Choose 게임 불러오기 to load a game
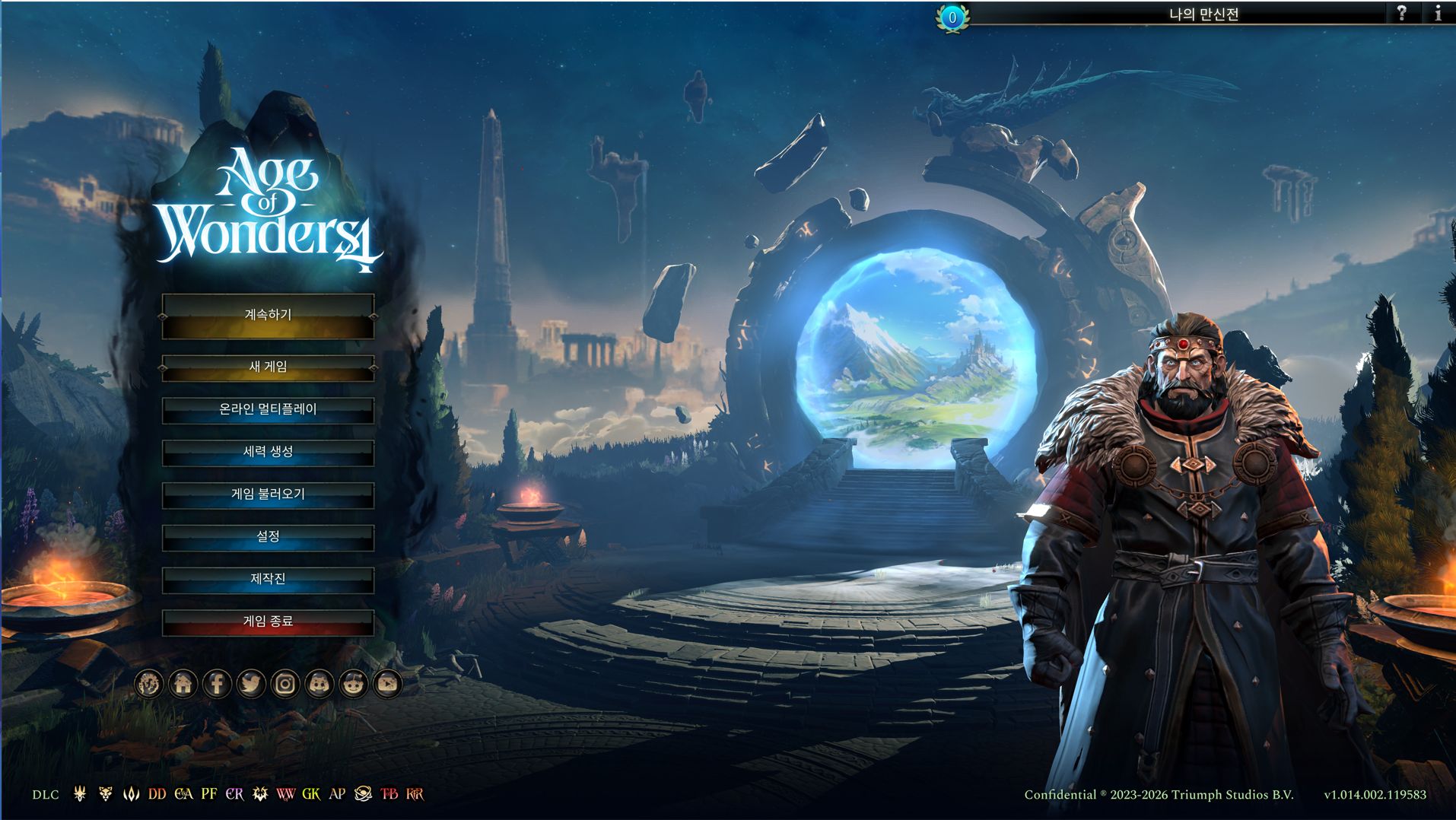This screenshot has width=1456, height=820. pyautogui.click(x=268, y=495)
